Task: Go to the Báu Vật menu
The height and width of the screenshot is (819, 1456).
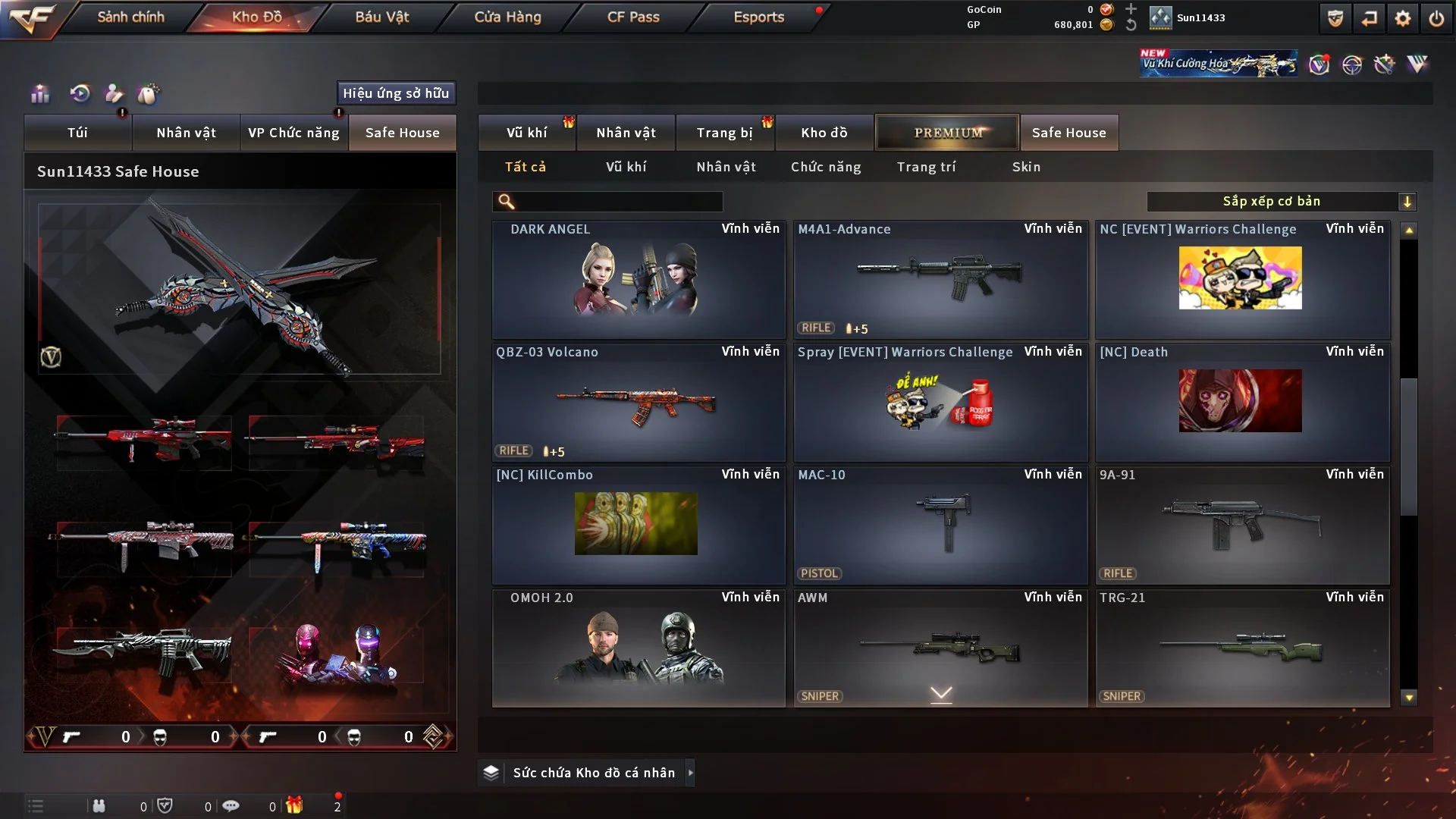Action: pos(381,17)
